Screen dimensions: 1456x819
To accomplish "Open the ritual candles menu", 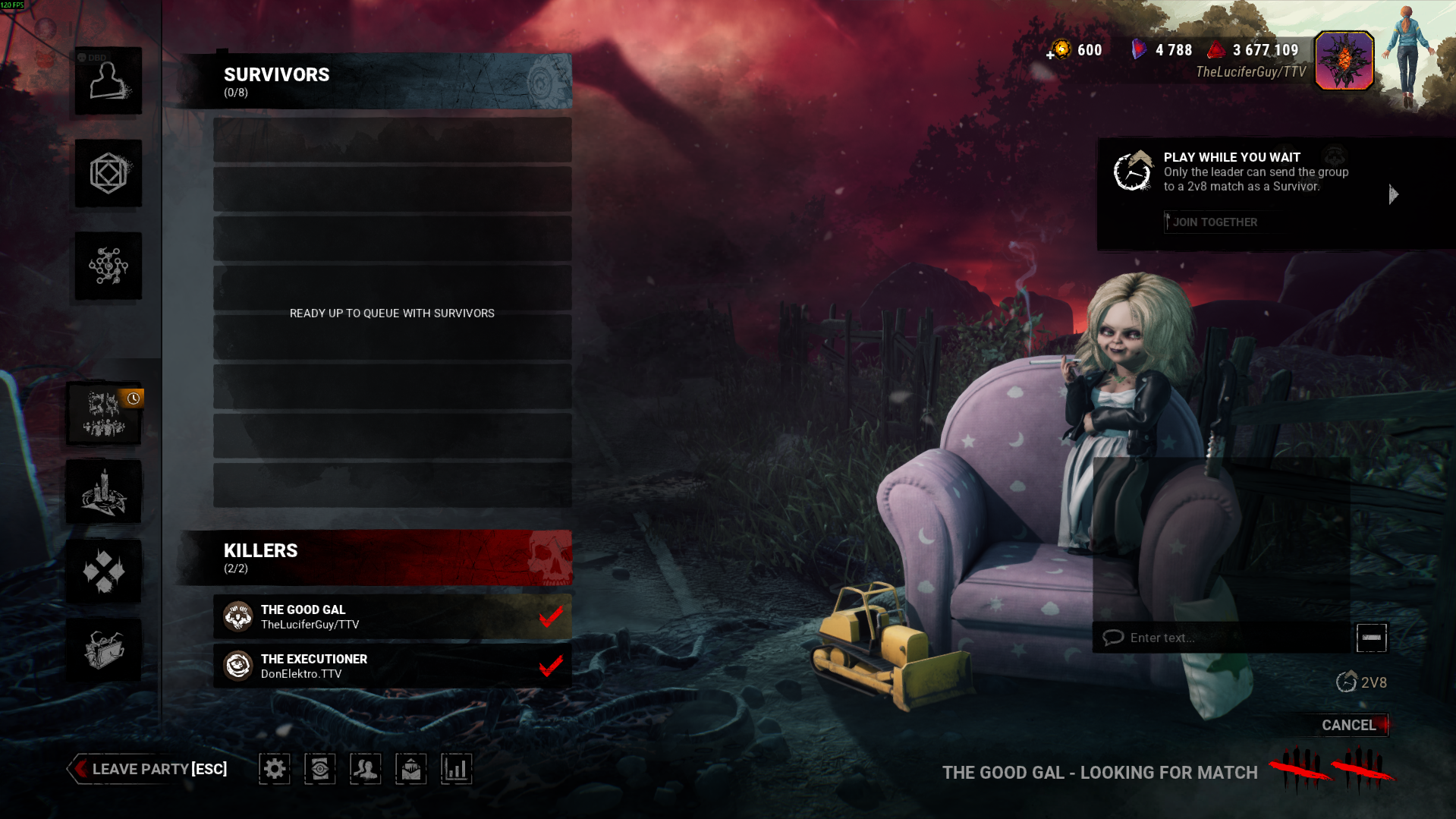I will [x=104, y=492].
